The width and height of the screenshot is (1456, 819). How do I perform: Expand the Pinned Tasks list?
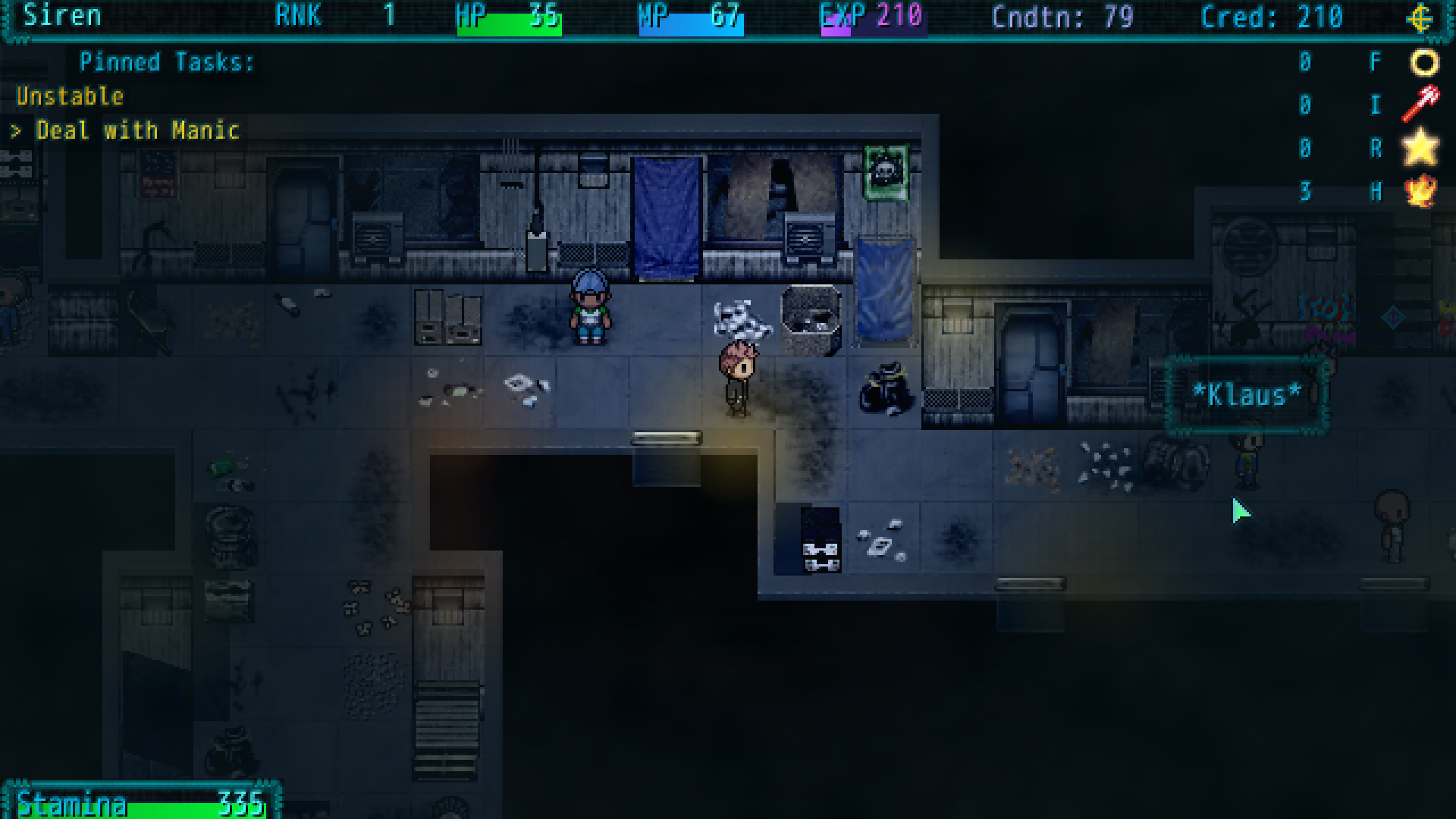pos(166,62)
